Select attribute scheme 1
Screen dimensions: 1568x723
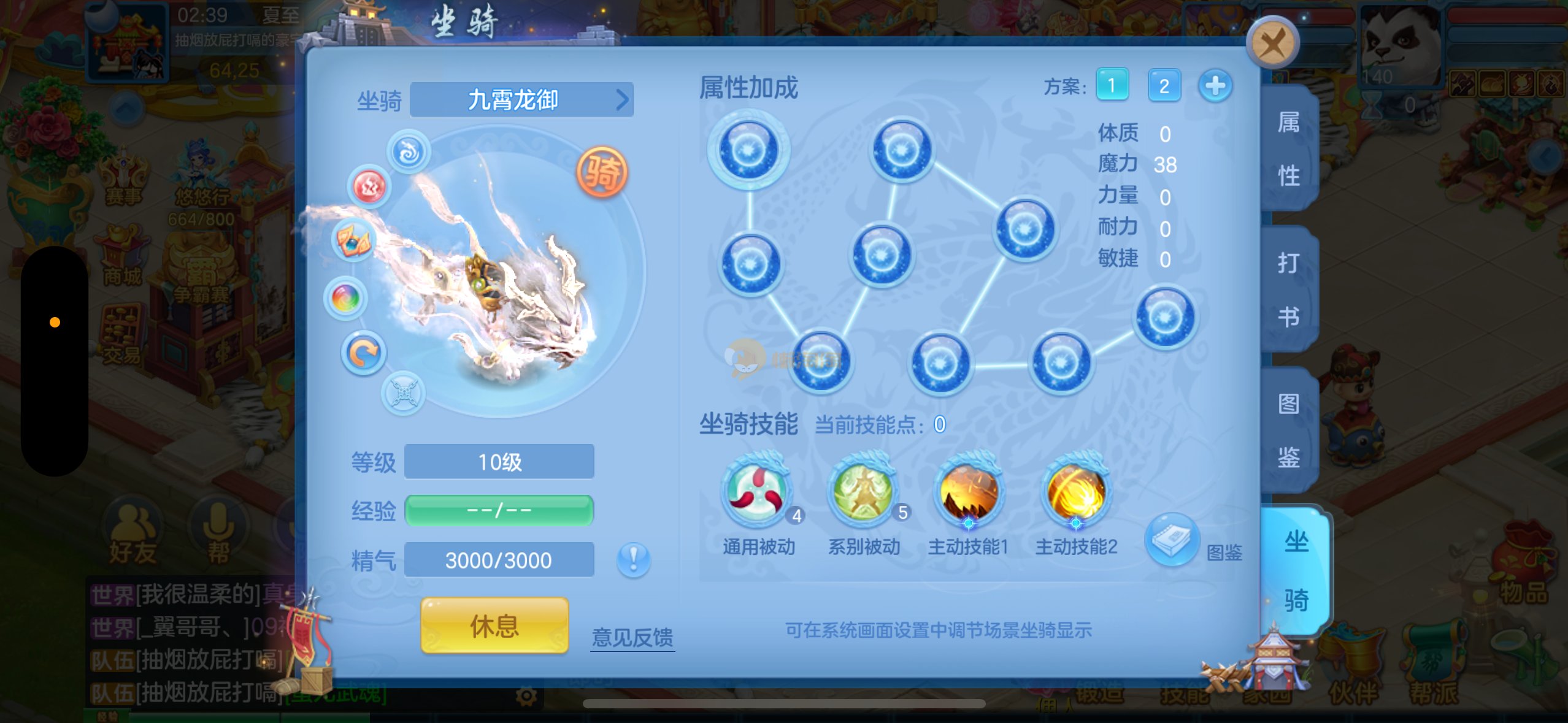point(1112,85)
